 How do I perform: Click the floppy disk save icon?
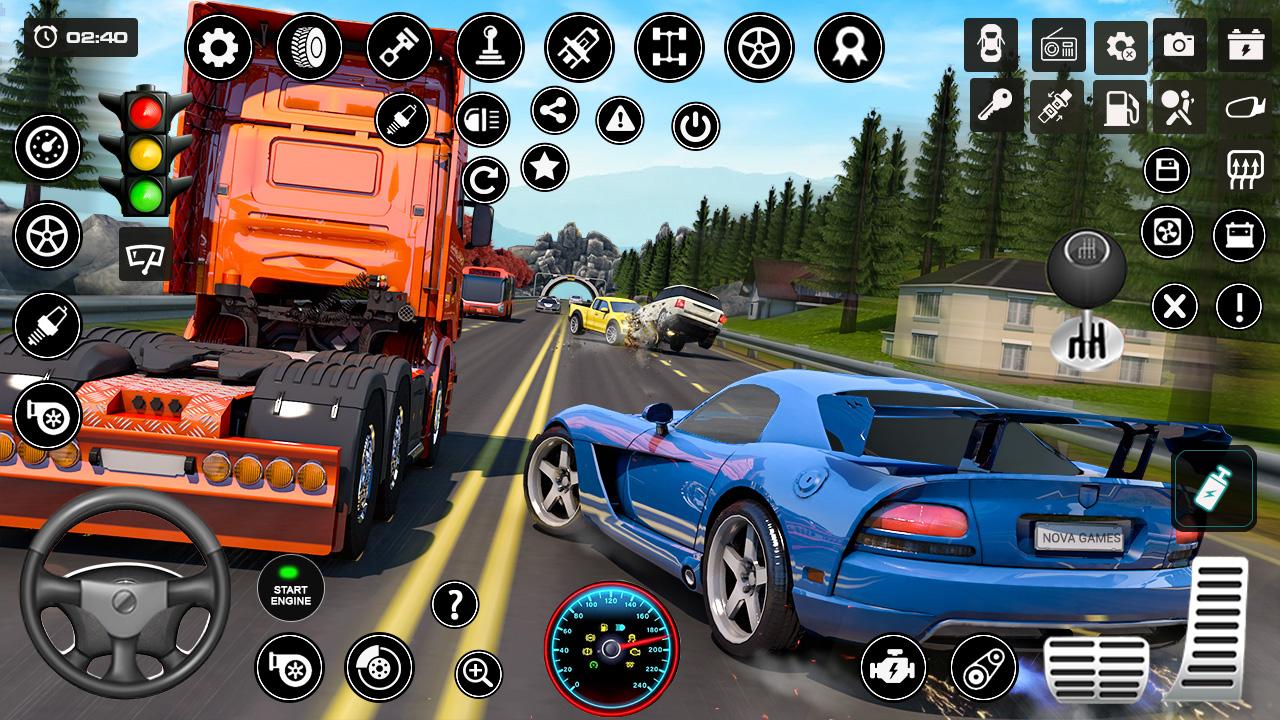(1166, 170)
